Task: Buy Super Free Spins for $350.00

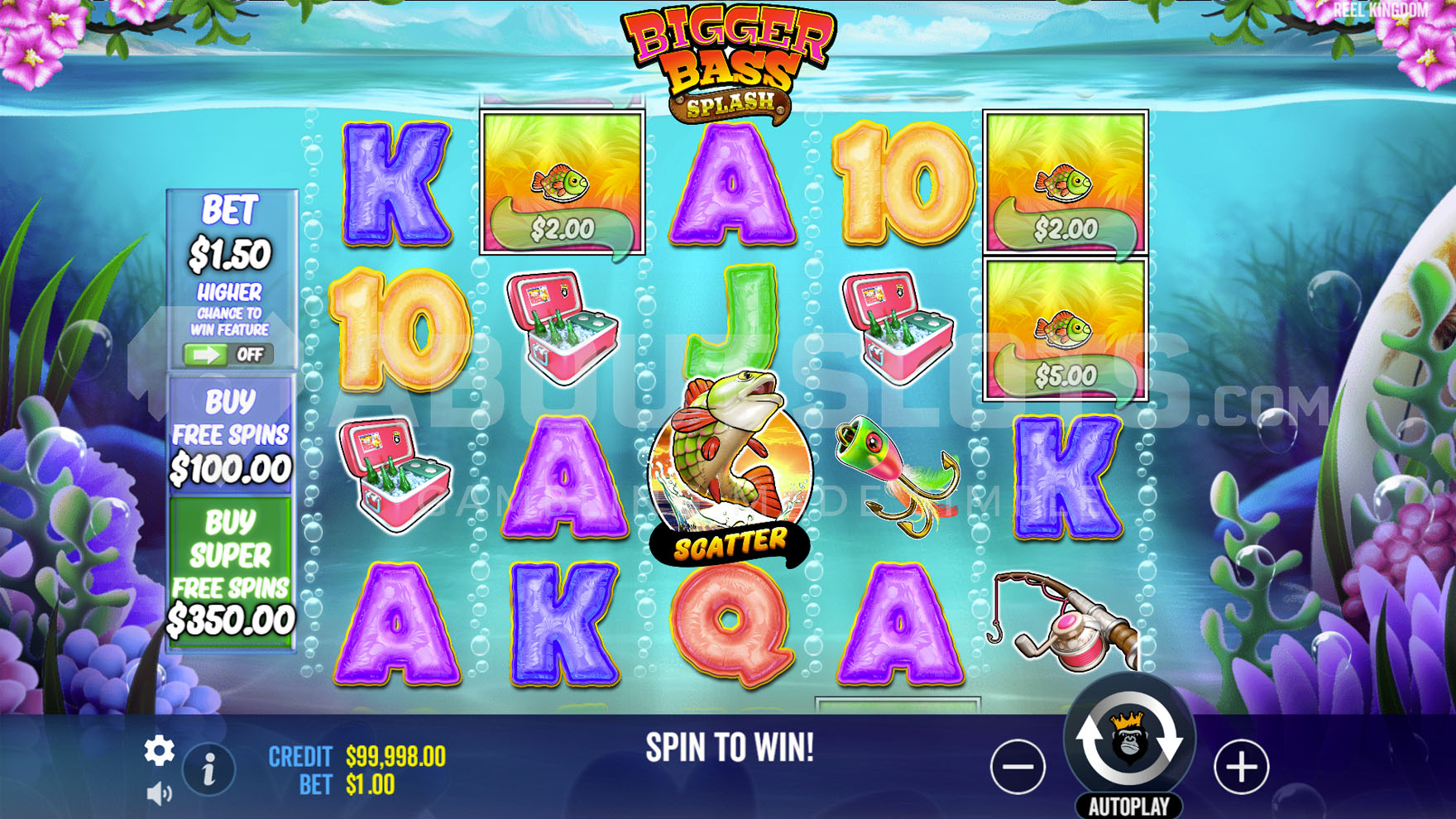Action: [x=230, y=572]
